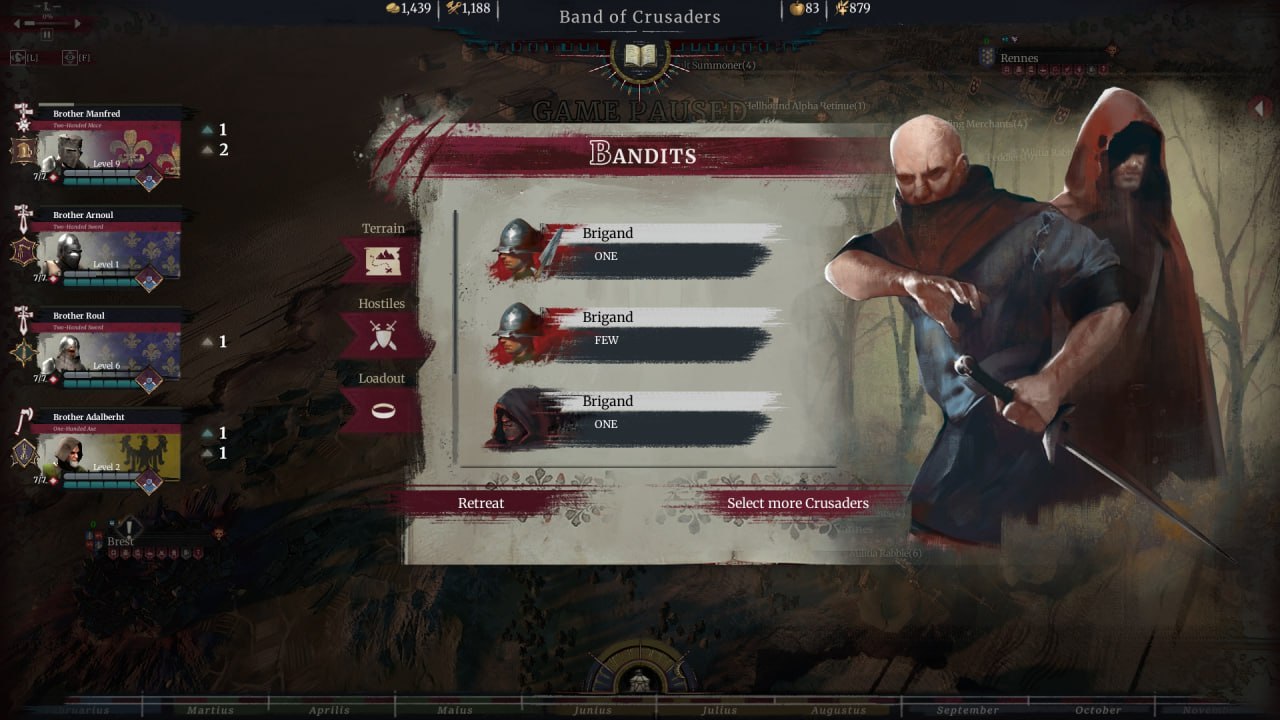Viewport: 1280px width, 720px height.
Task: Choose Select more Crusaders
Action: 797,503
